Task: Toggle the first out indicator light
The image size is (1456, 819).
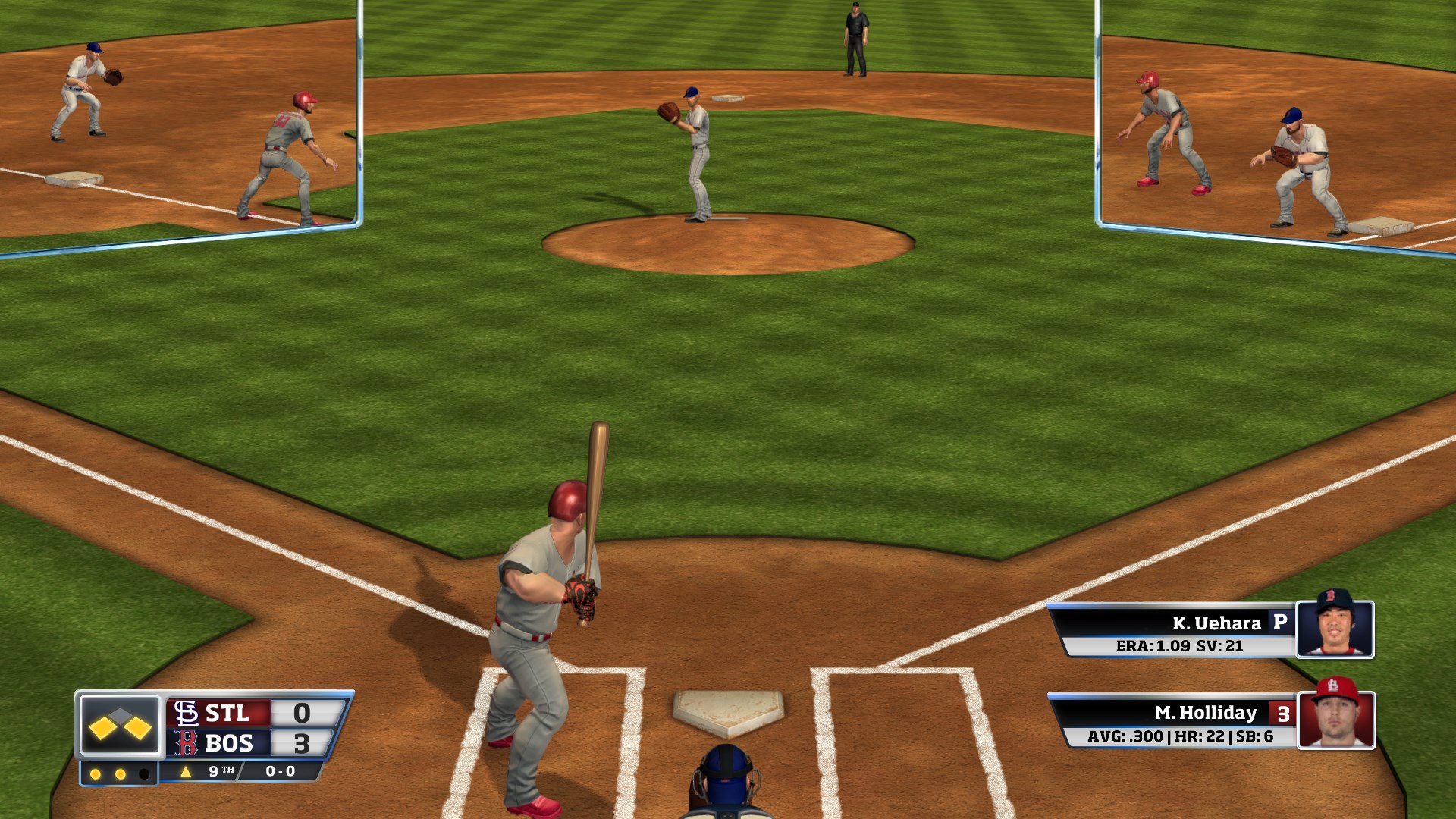Action: [x=96, y=773]
